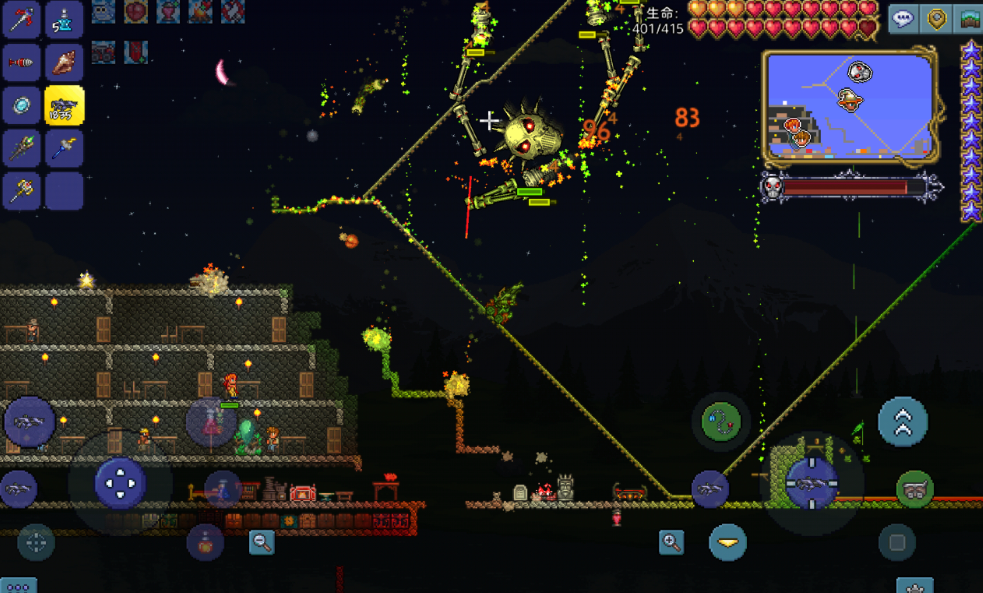Open the chat speech bubble button

point(903,19)
